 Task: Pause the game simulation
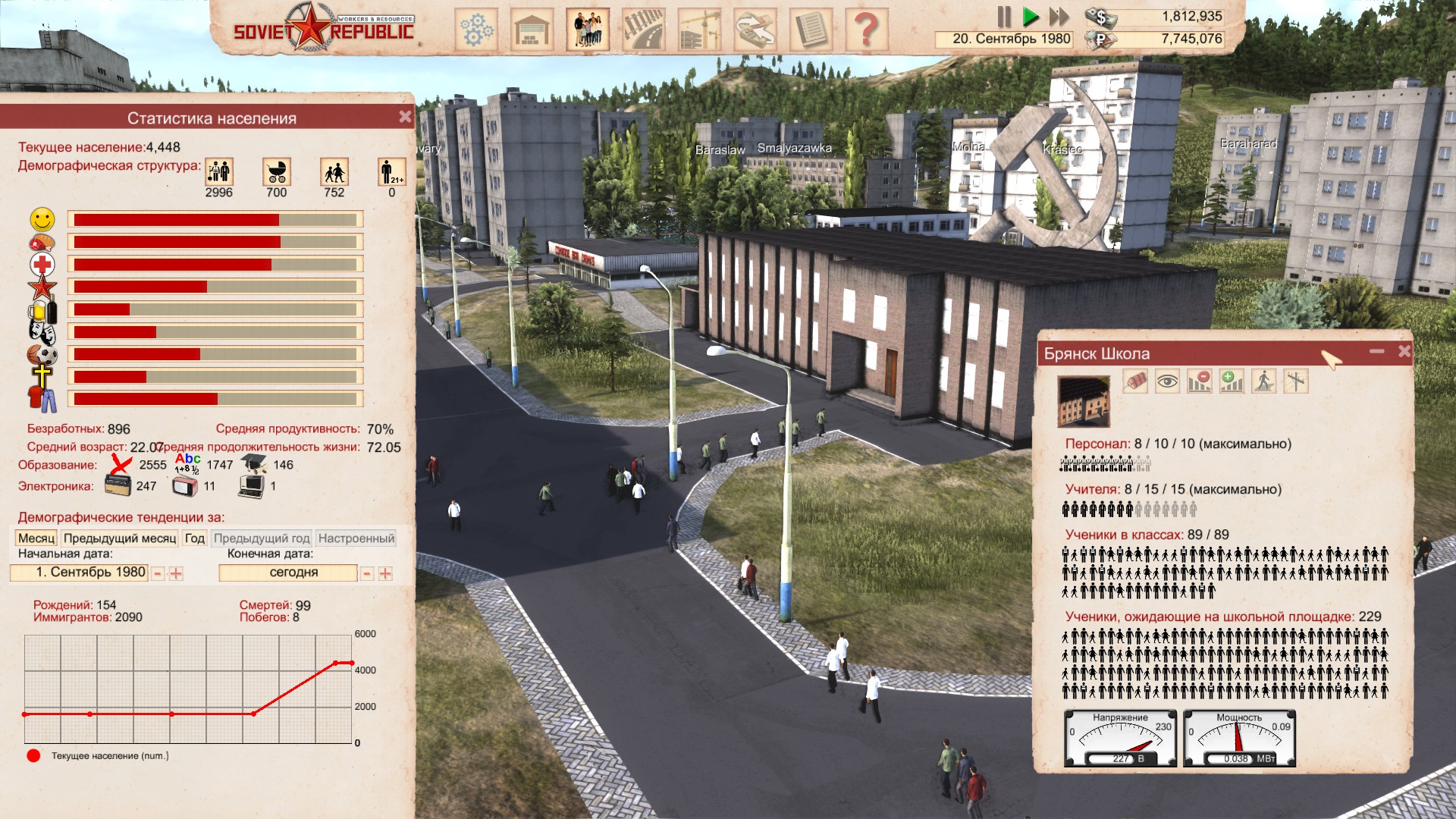click(x=1004, y=17)
